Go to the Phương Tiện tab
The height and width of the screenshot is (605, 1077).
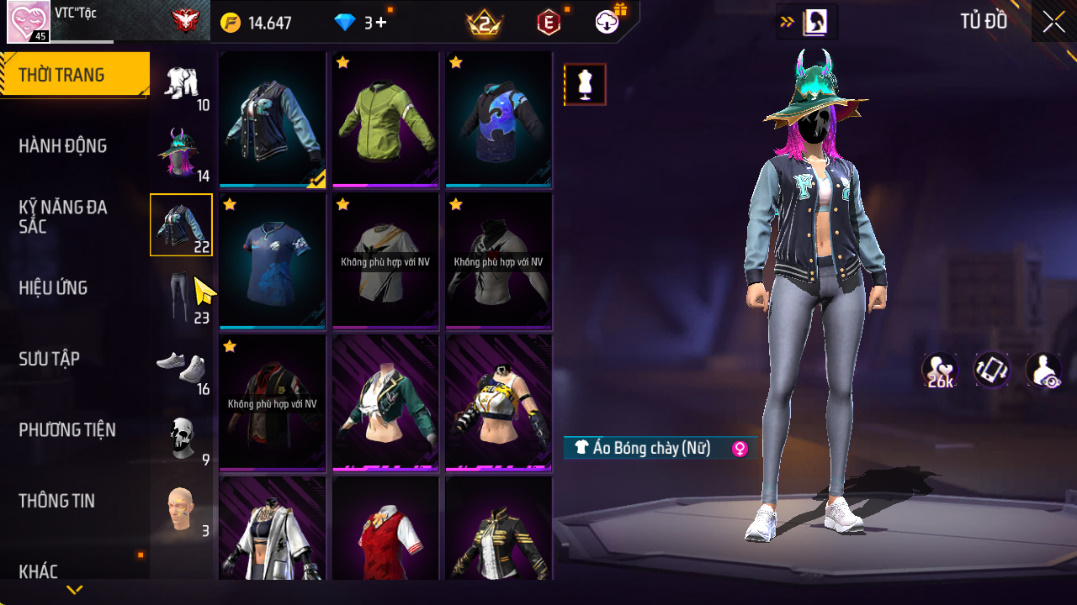(x=67, y=430)
